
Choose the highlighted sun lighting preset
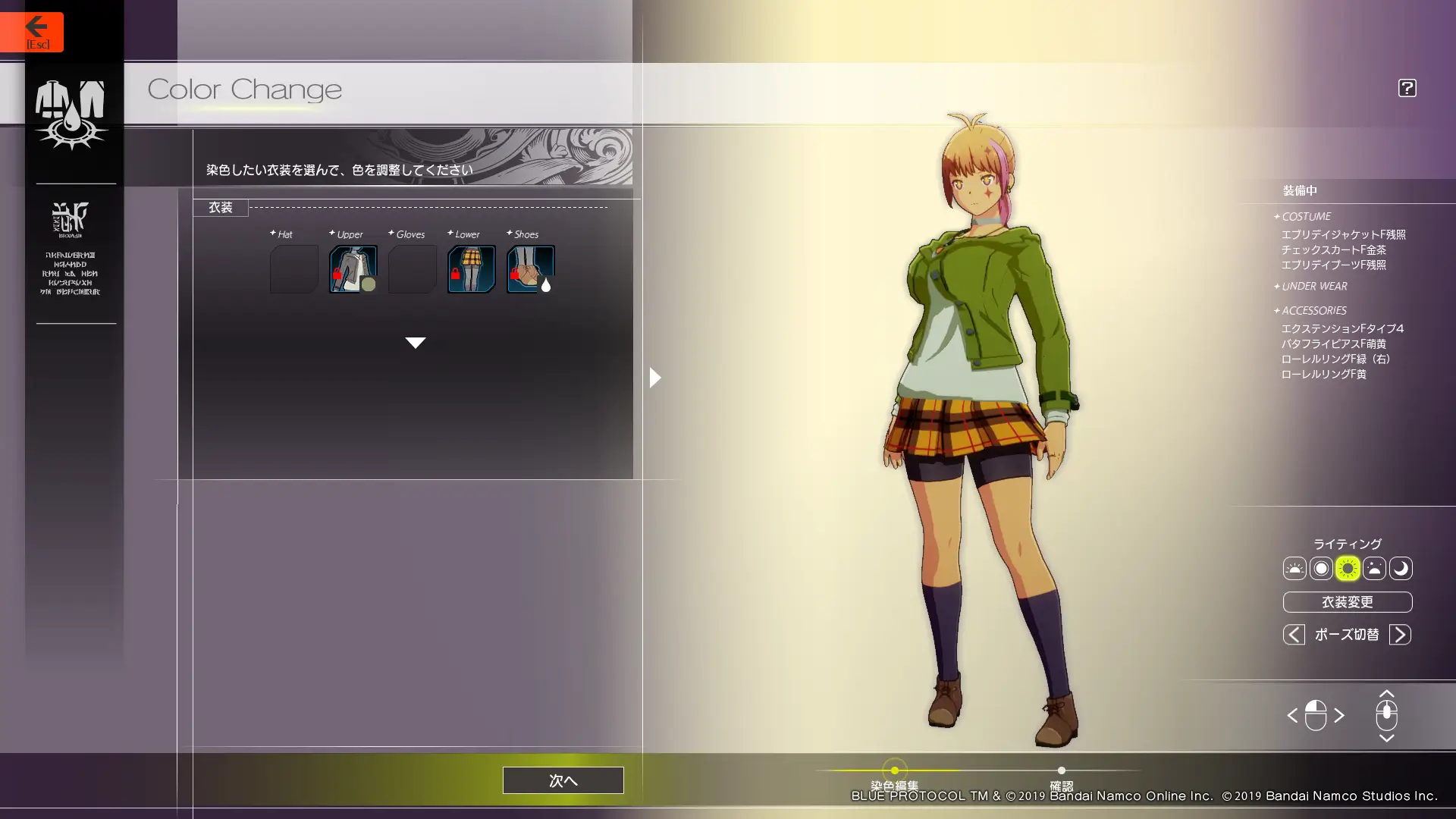click(x=1348, y=568)
